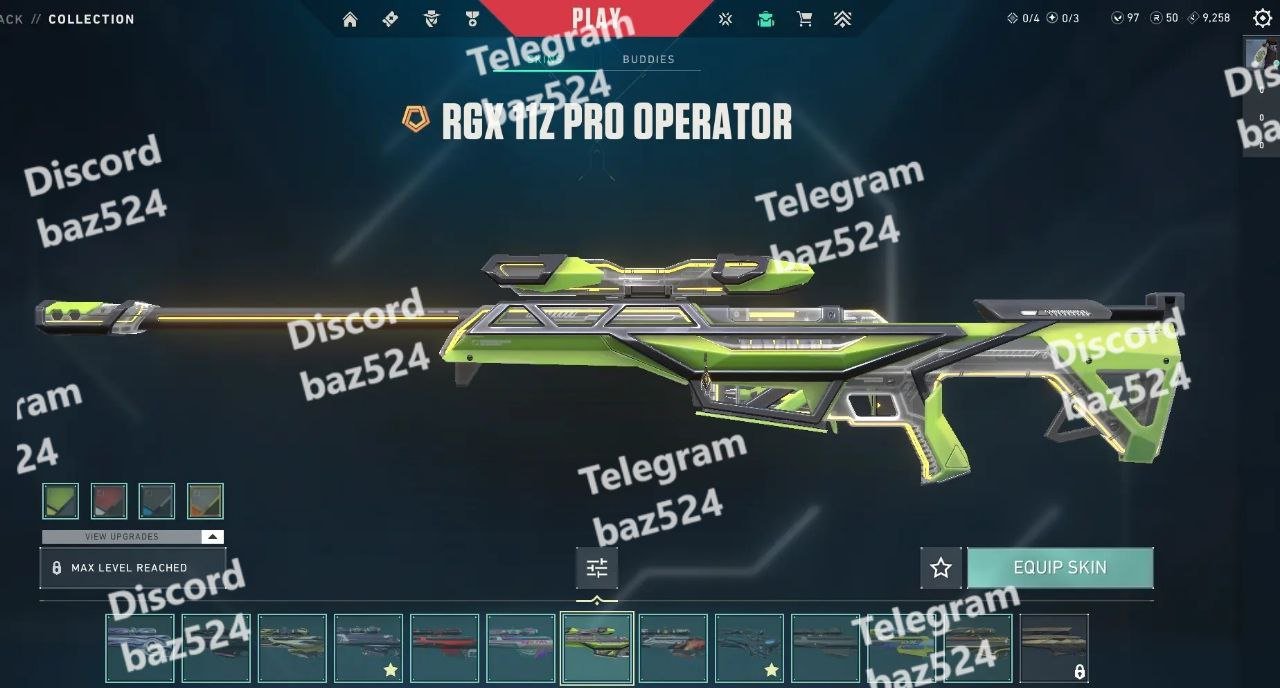This screenshot has width=1280, height=688.
Task: Mark this skin as favorite with the star
Action: (x=941, y=568)
